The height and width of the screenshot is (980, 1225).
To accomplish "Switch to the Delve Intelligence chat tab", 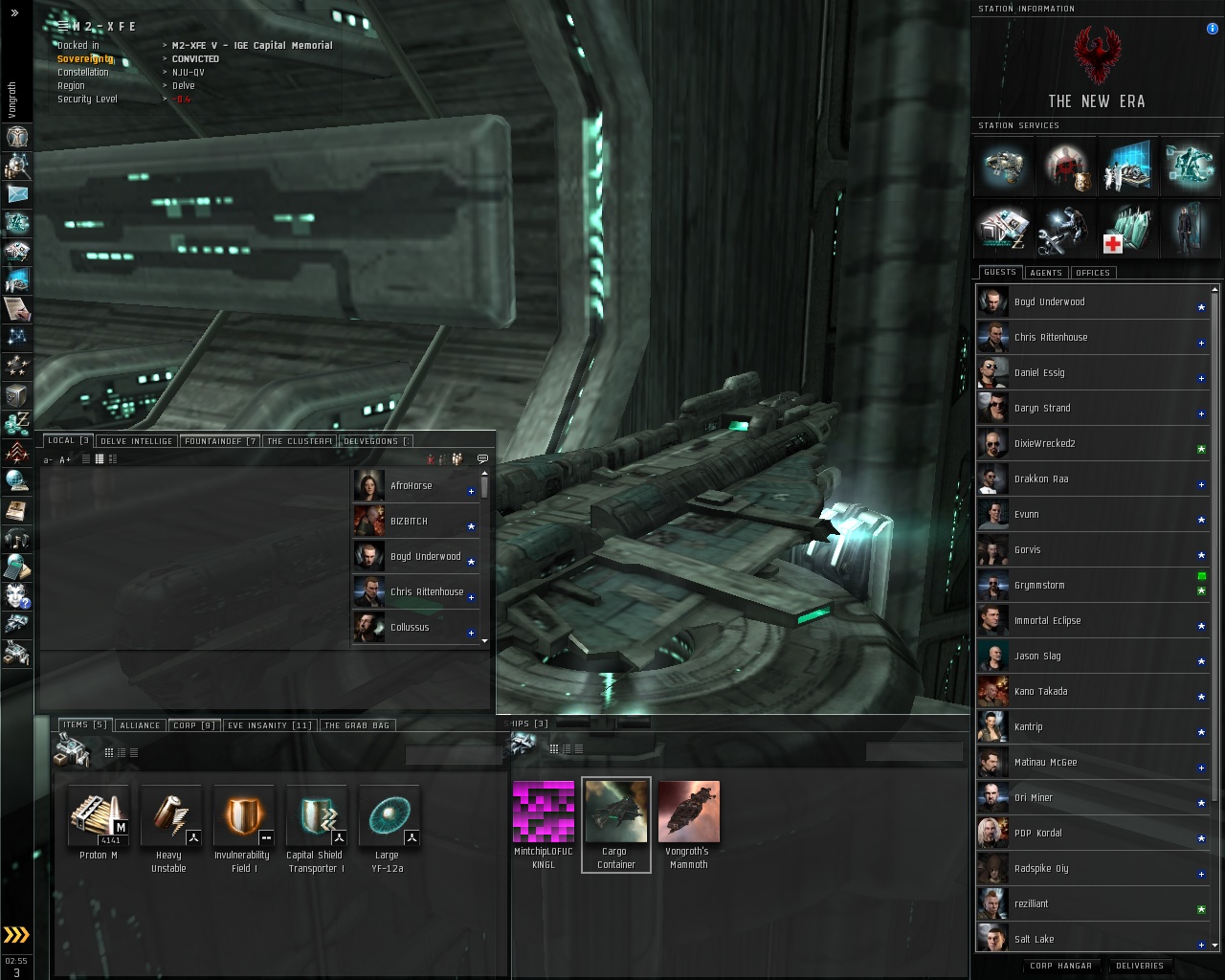I will 136,441.
